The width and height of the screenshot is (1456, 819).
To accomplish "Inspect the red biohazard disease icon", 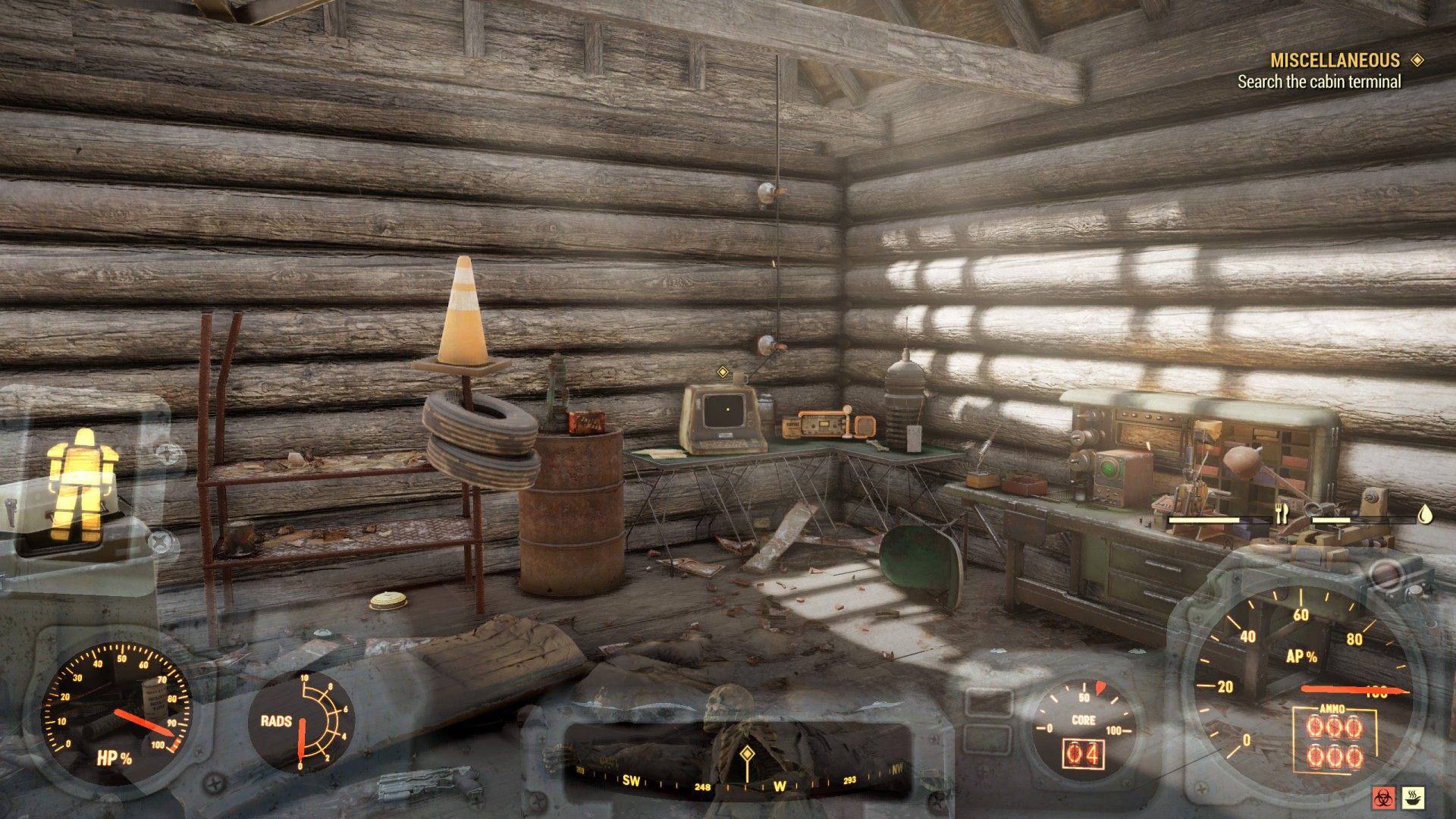I will point(1382,797).
